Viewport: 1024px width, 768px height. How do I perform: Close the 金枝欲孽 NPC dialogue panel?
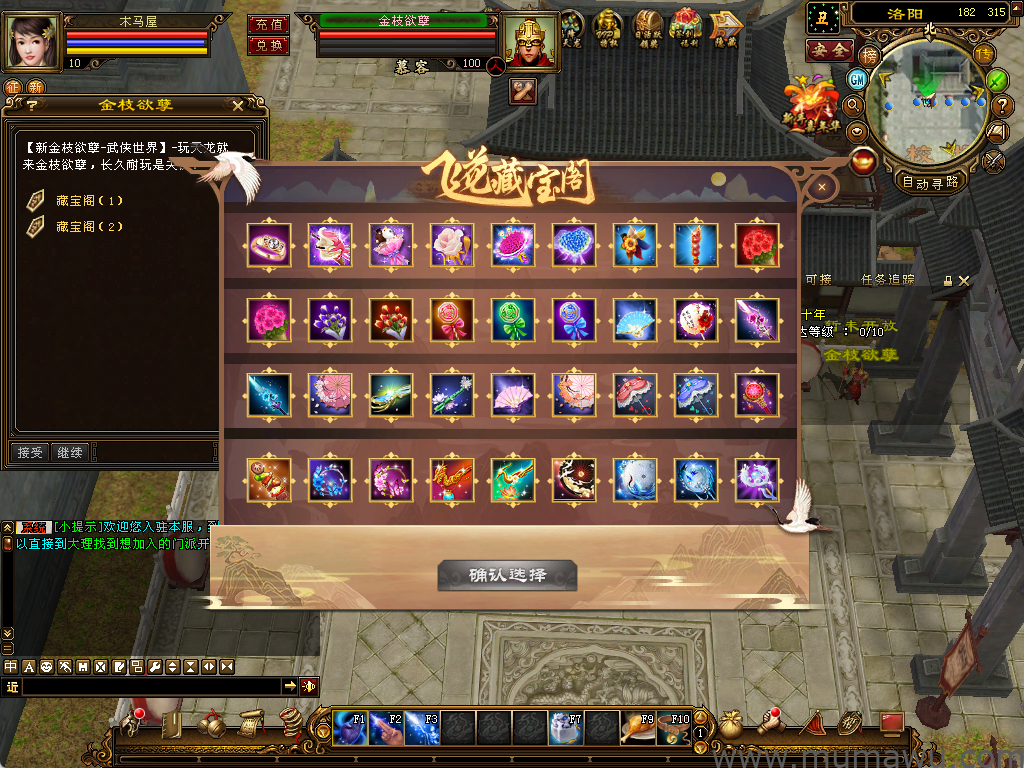237,105
